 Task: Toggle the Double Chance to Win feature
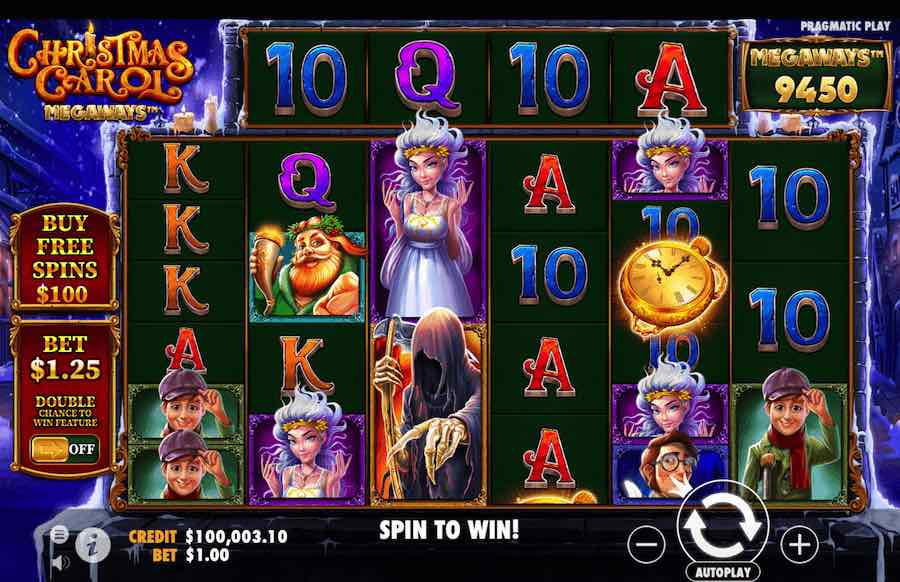tap(64, 448)
